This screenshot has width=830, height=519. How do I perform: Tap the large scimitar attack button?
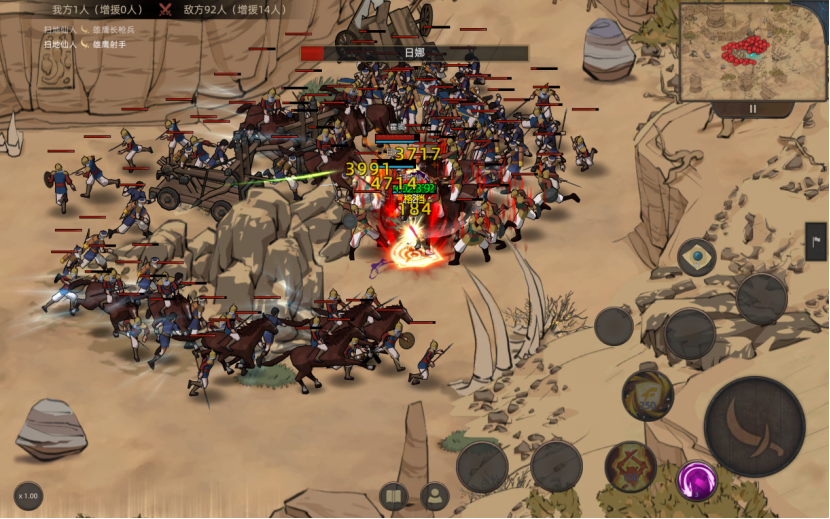pos(755,426)
